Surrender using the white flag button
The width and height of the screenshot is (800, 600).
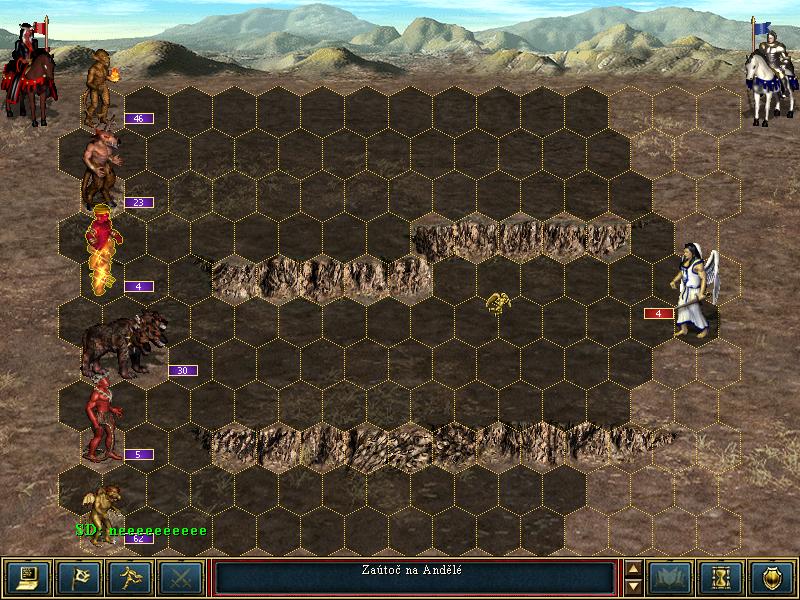[79, 577]
